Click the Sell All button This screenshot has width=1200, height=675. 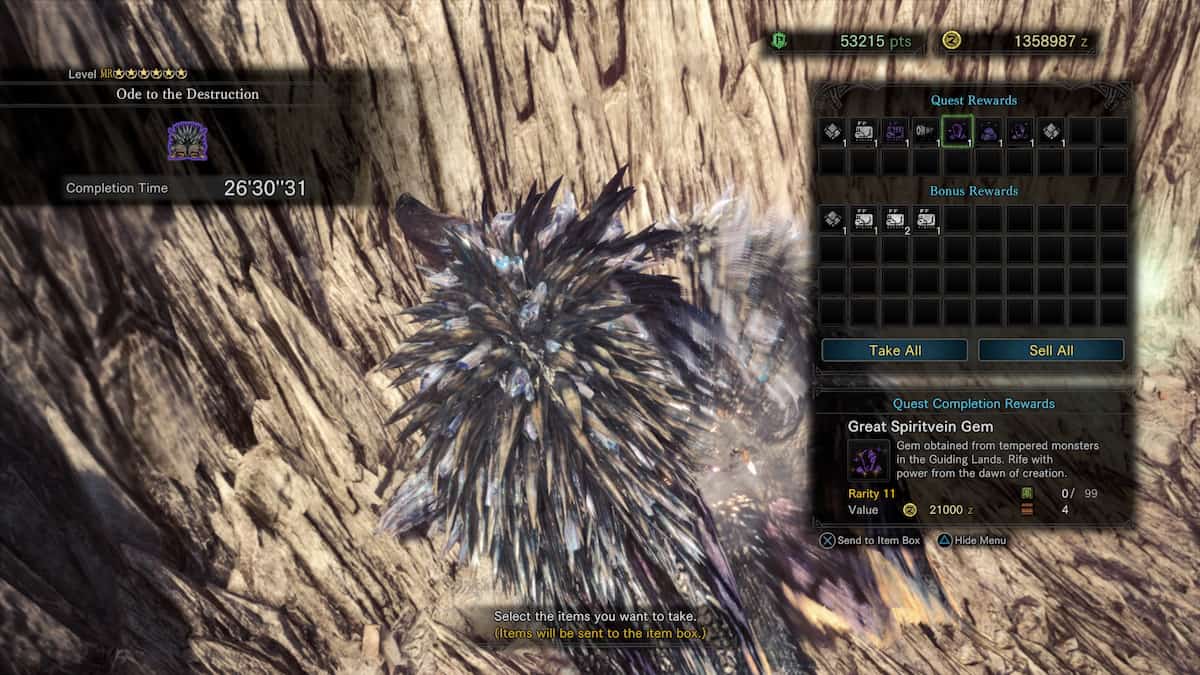coord(1051,350)
